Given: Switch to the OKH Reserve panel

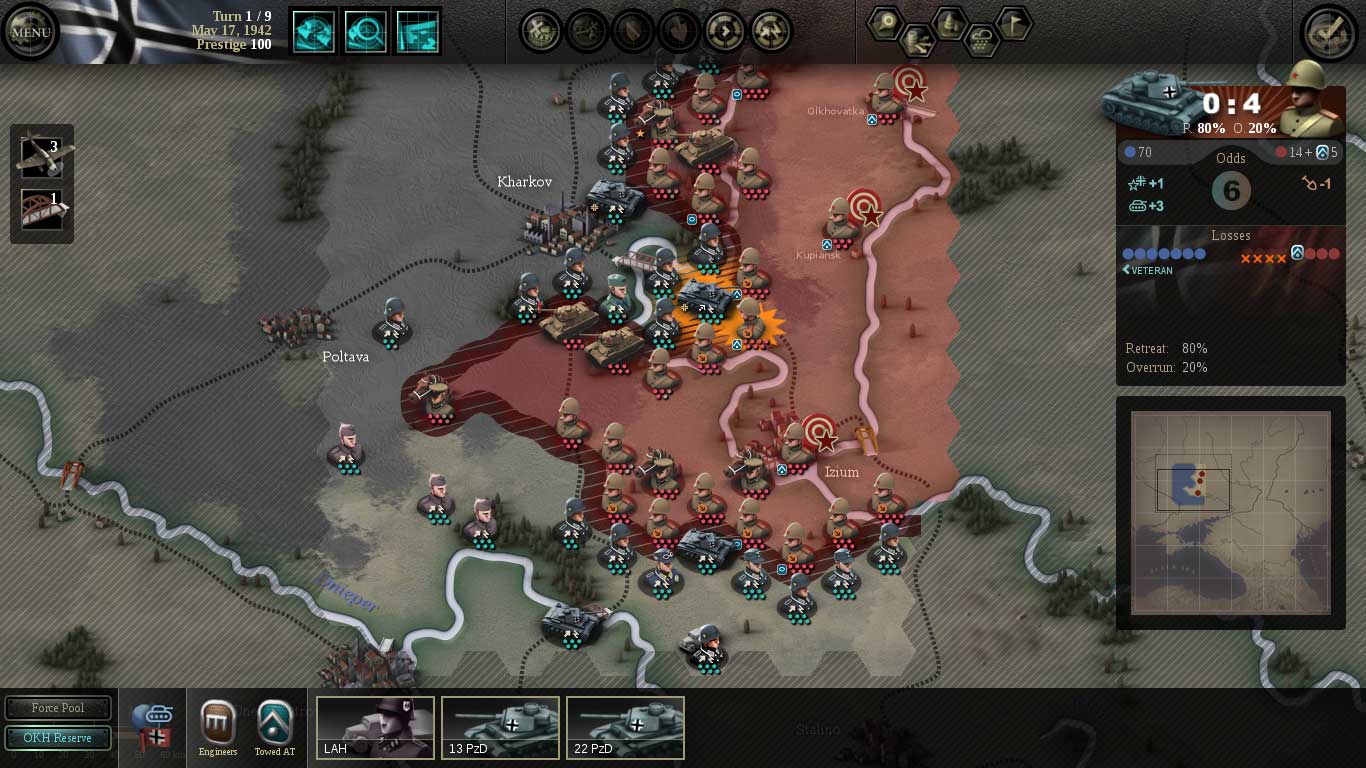Looking at the screenshot, I should coord(58,738).
